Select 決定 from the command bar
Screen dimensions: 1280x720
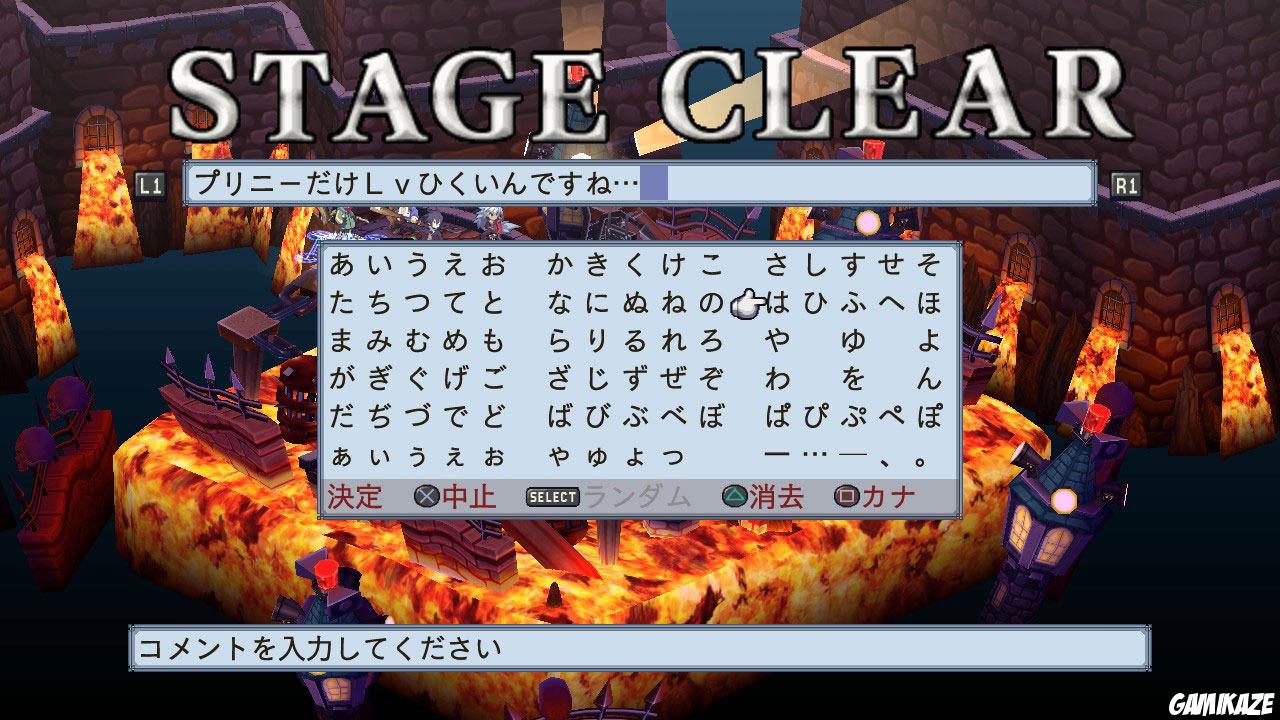pos(355,494)
